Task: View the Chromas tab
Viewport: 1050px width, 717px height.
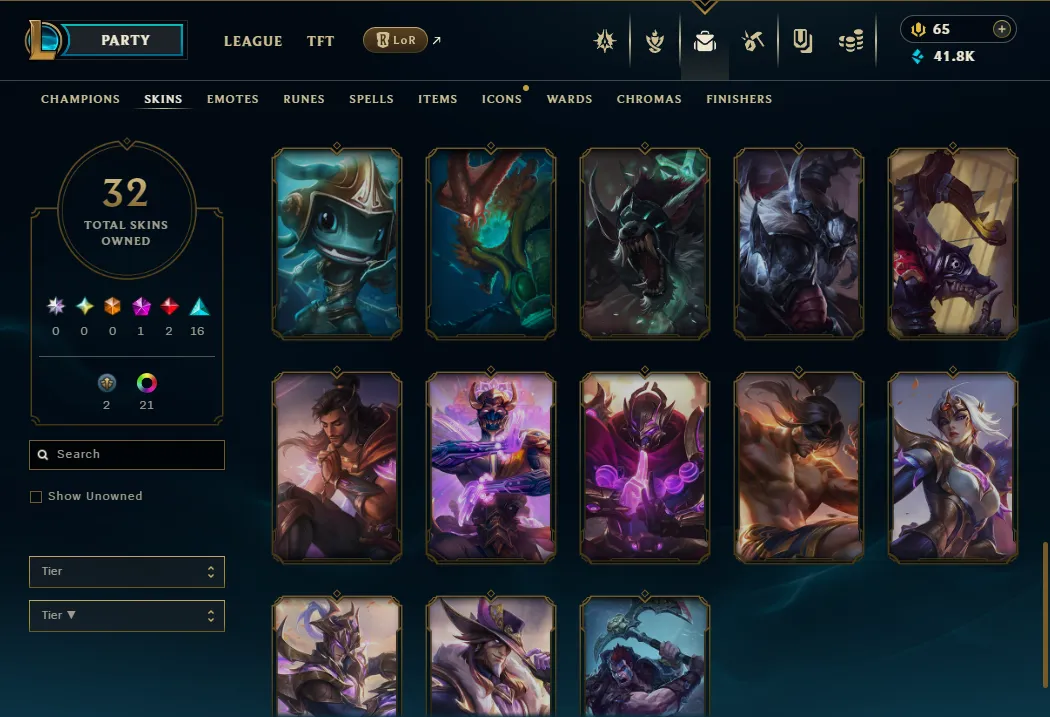Action: click(x=649, y=99)
